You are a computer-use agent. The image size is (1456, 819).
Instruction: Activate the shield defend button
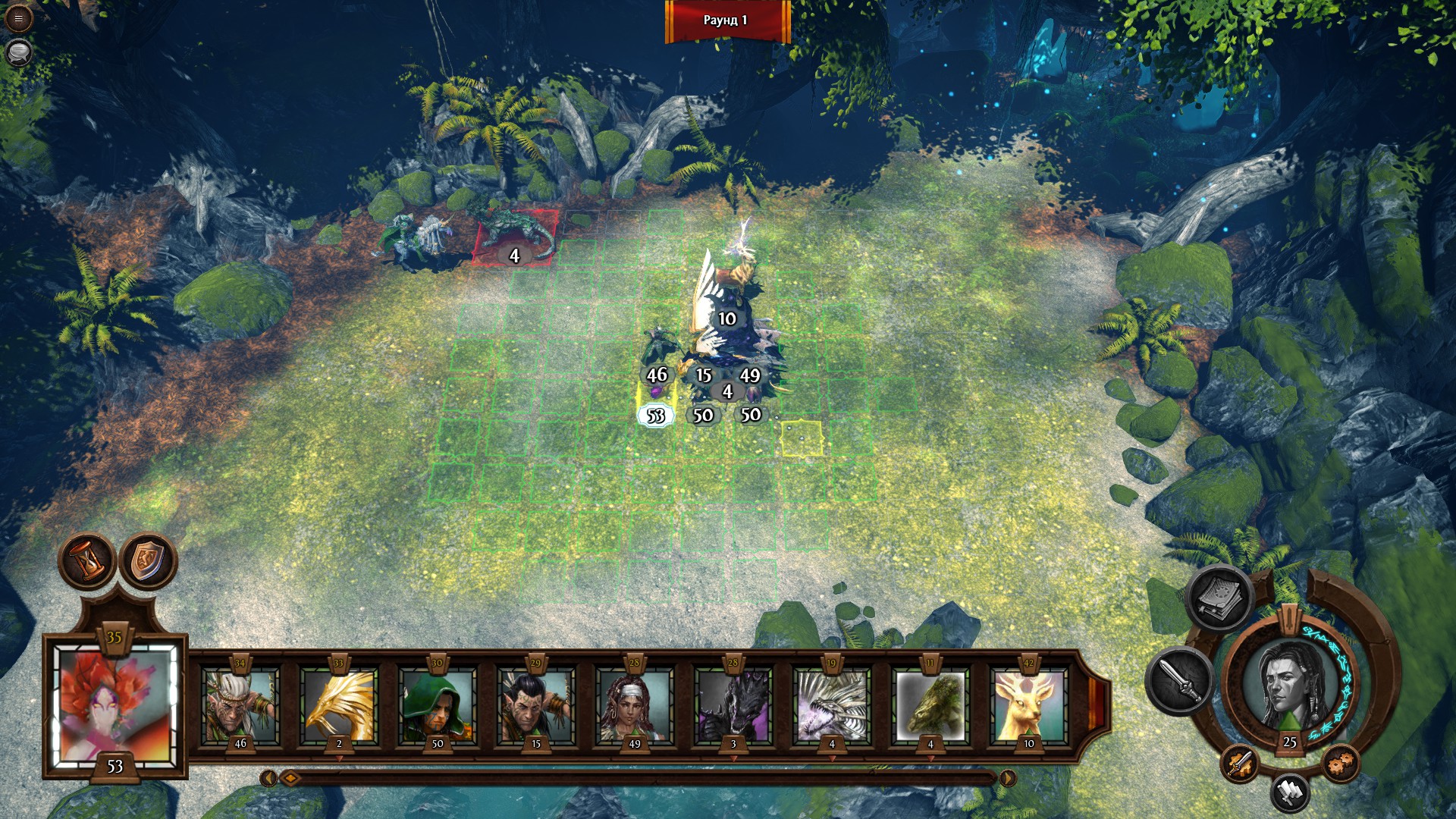[x=149, y=562]
